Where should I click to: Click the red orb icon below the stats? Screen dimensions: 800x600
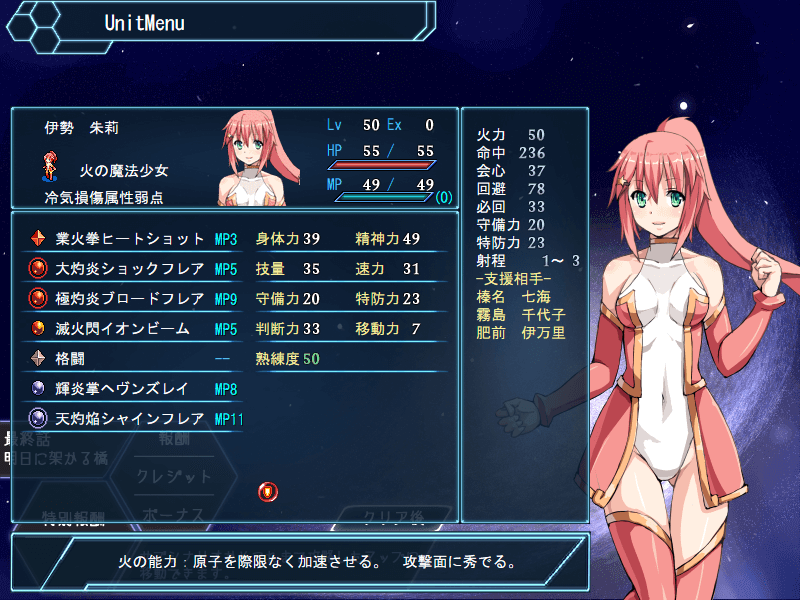click(x=268, y=491)
